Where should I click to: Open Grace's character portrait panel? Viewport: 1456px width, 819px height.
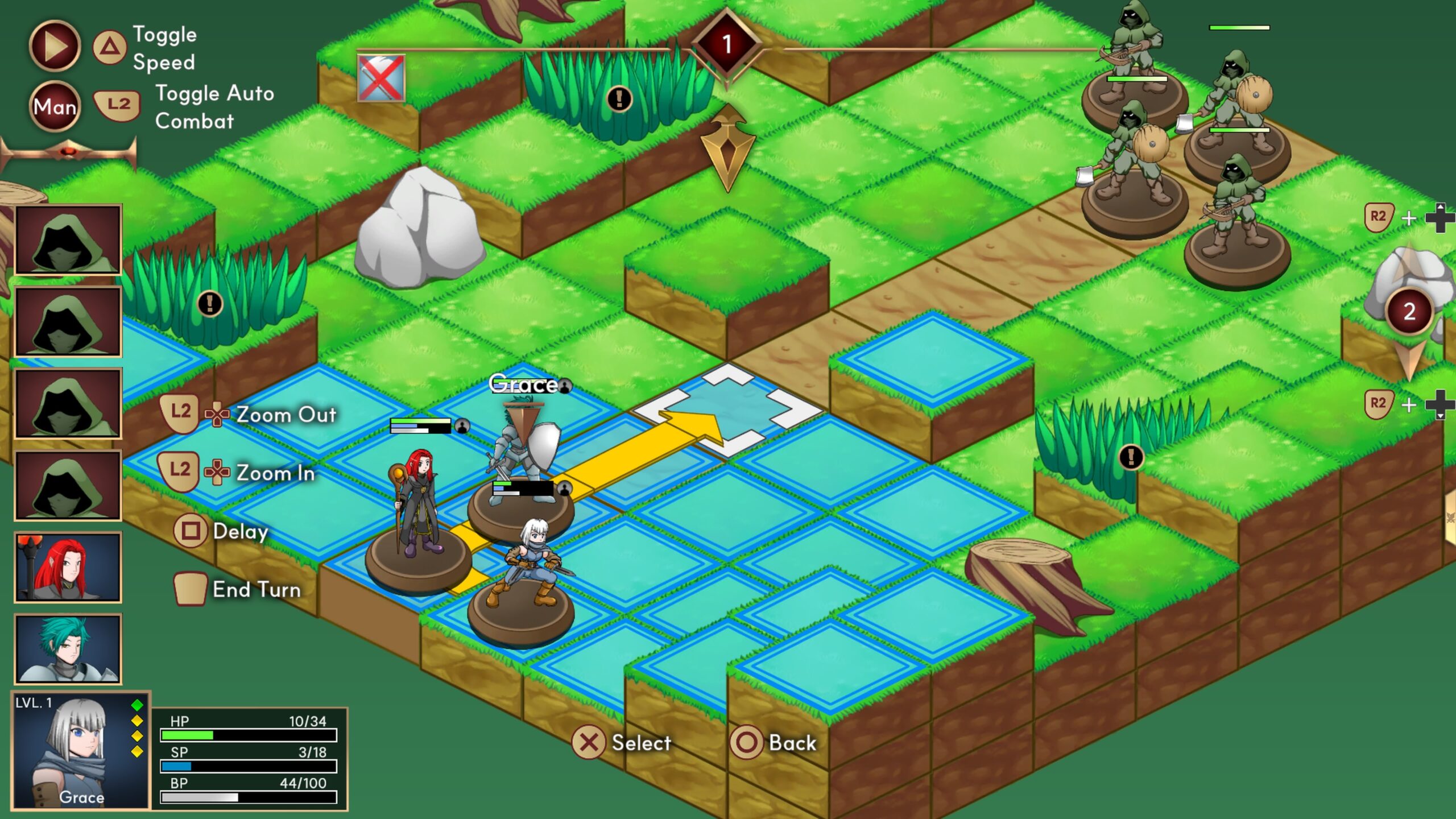81,751
